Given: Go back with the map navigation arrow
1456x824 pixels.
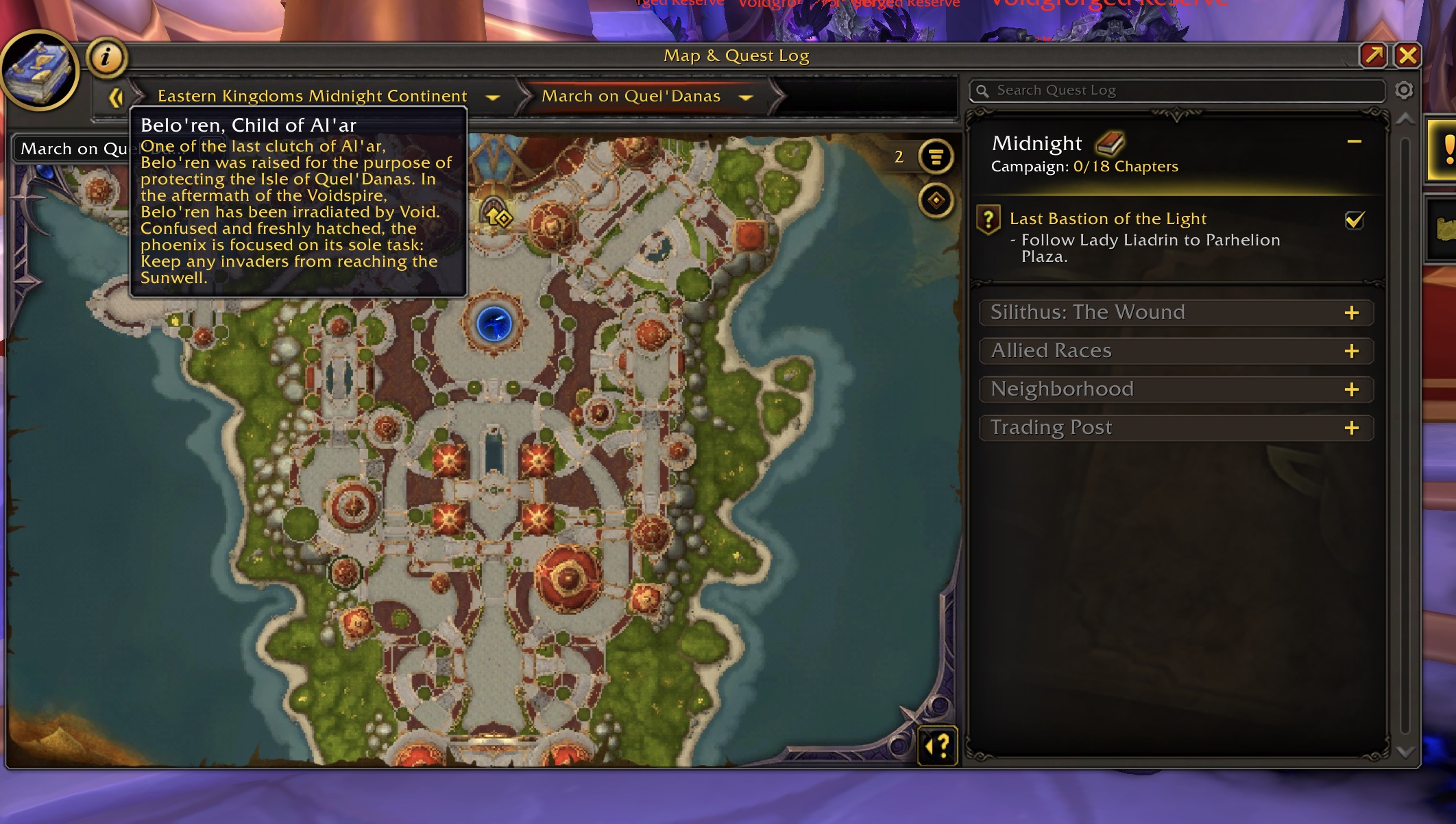Looking at the screenshot, I should (115, 97).
